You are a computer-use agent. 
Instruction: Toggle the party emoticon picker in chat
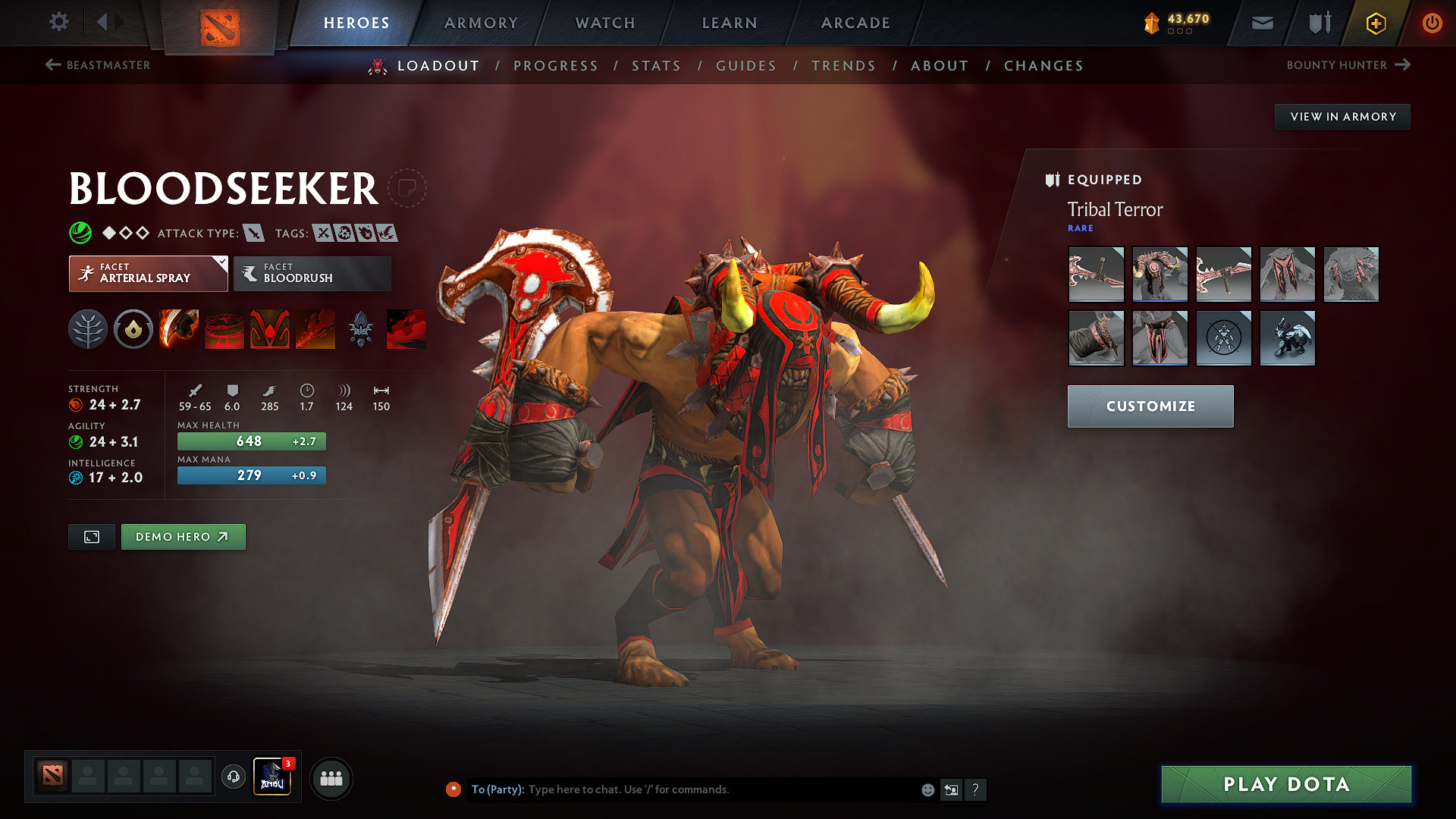click(927, 789)
